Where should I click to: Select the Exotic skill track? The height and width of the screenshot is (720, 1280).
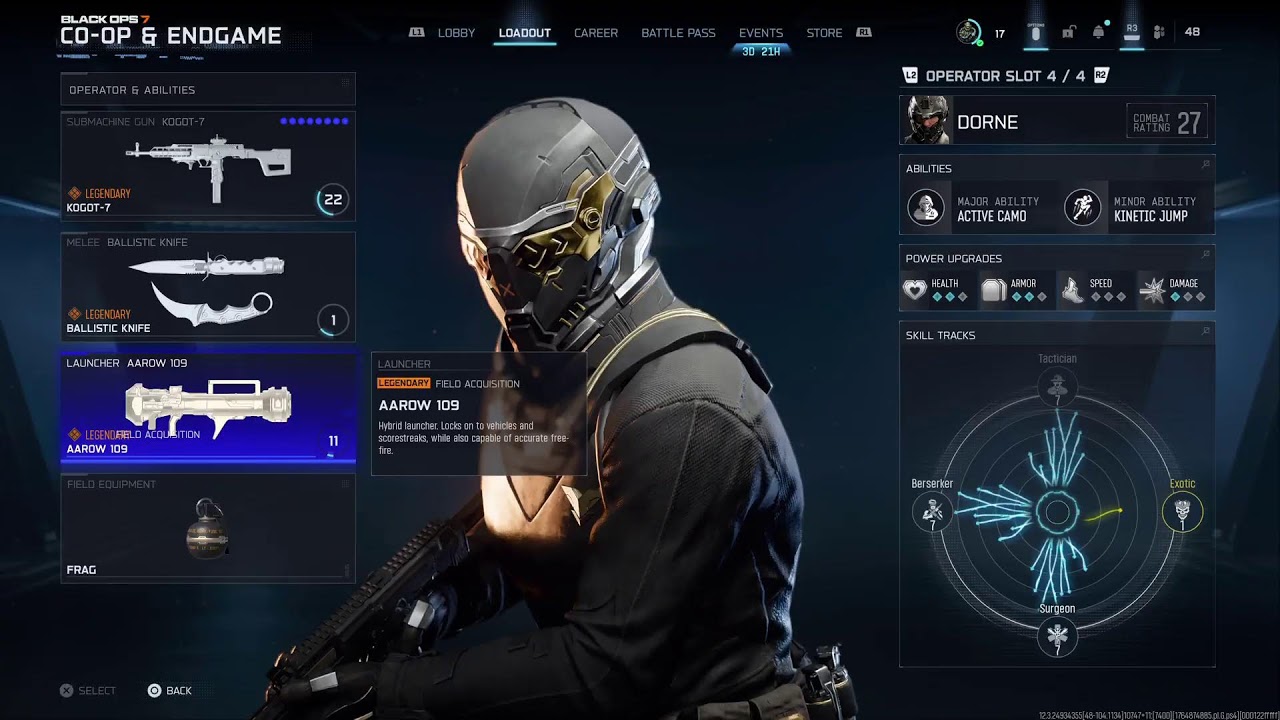pos(1182,513)
